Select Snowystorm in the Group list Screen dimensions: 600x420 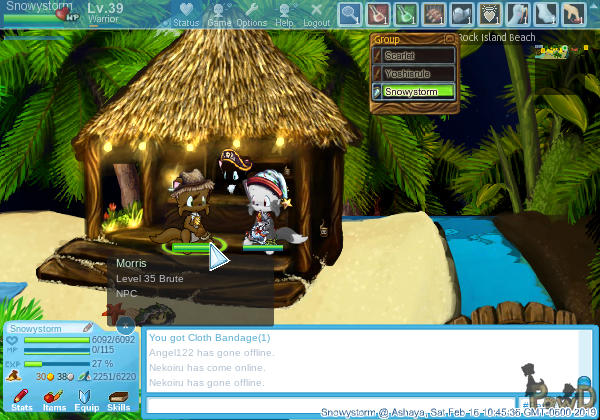(413, 91)
